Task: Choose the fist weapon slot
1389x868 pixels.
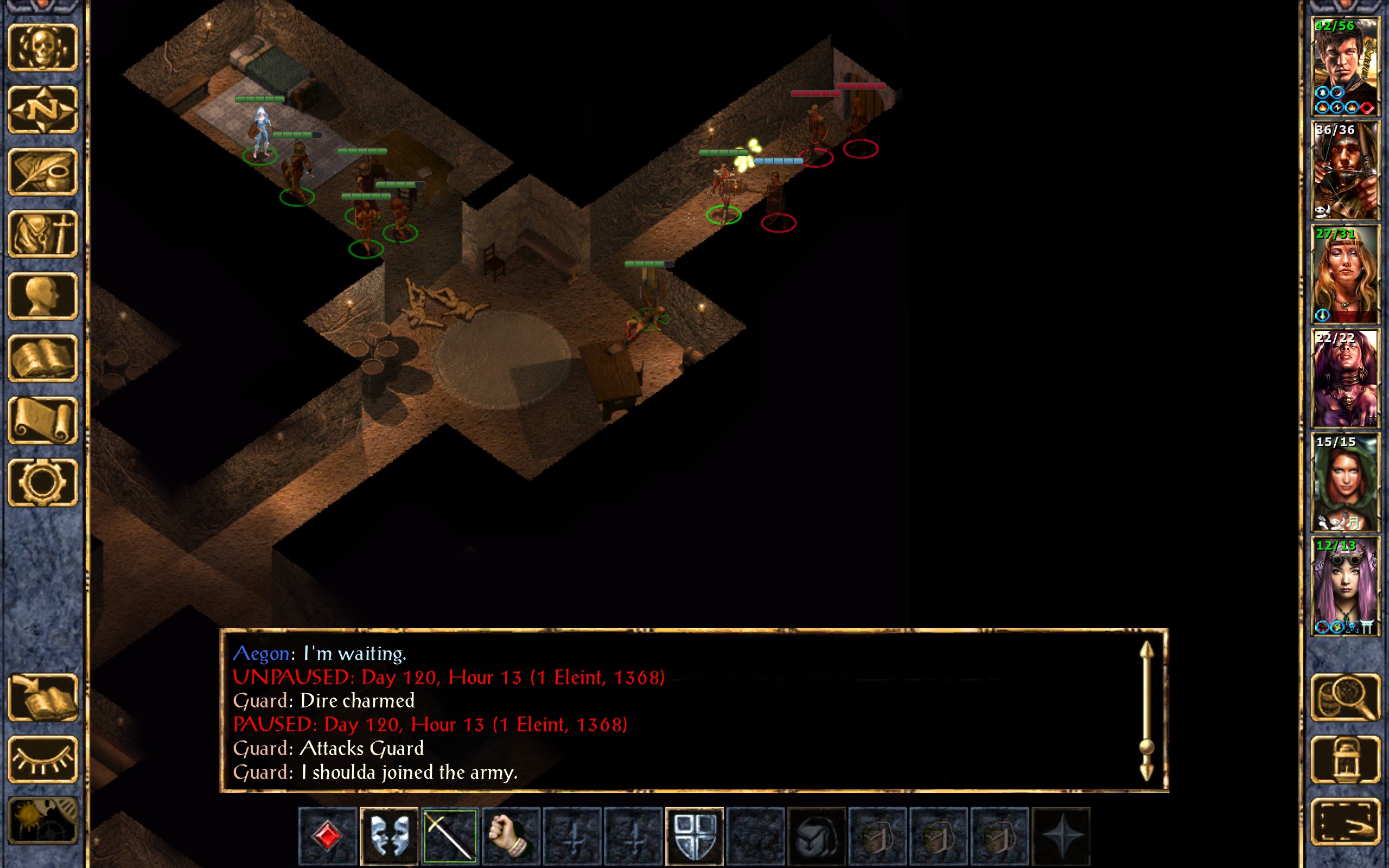Action: click(511, 836)
